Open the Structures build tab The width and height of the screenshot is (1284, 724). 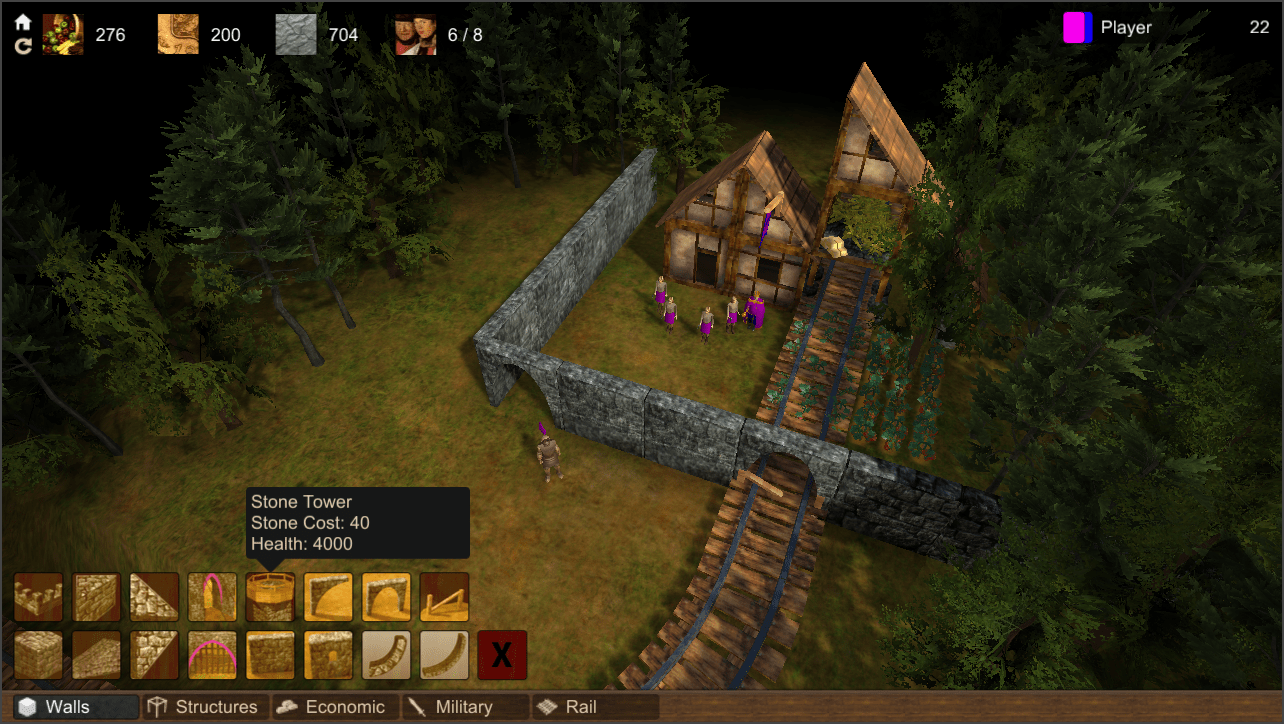203,707
